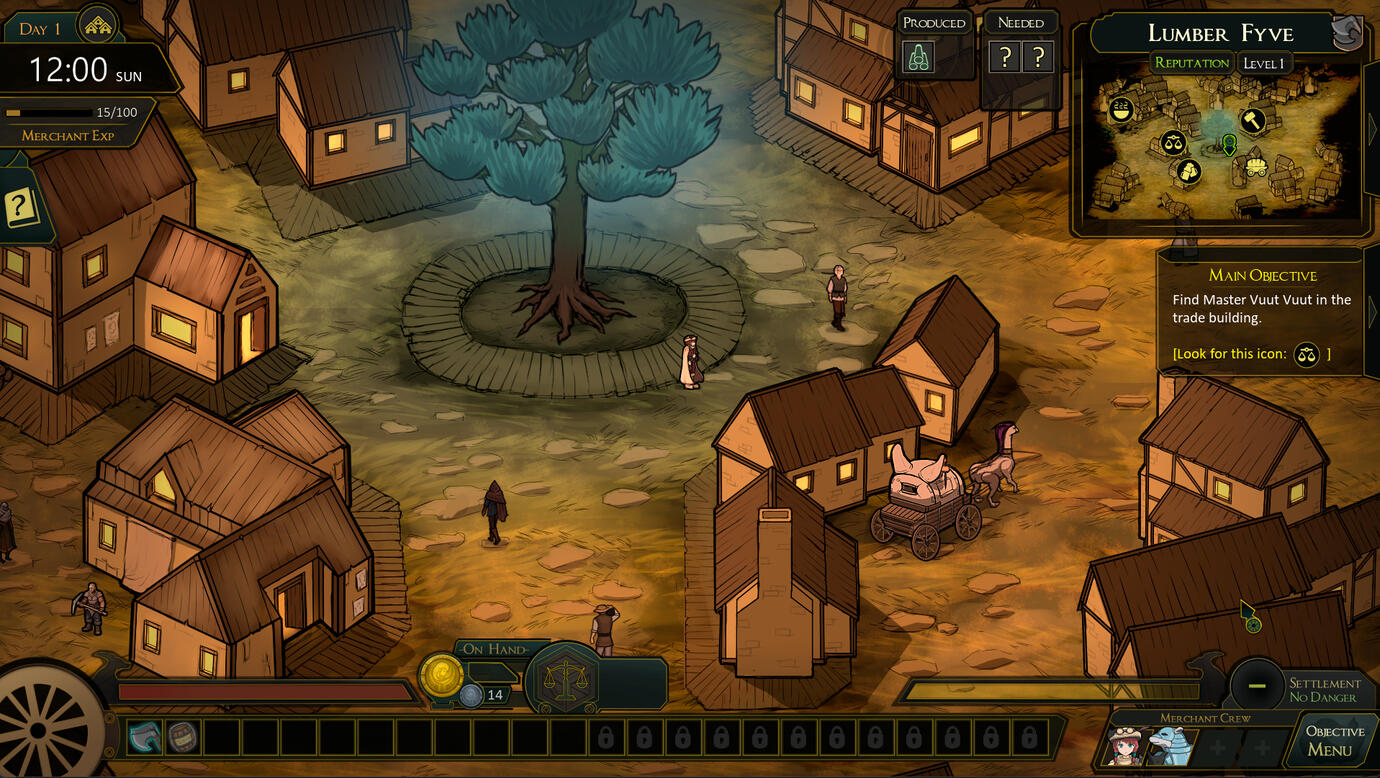
Task: Choose the steaming bowl marker on minimap
Action: [1122, 110]
